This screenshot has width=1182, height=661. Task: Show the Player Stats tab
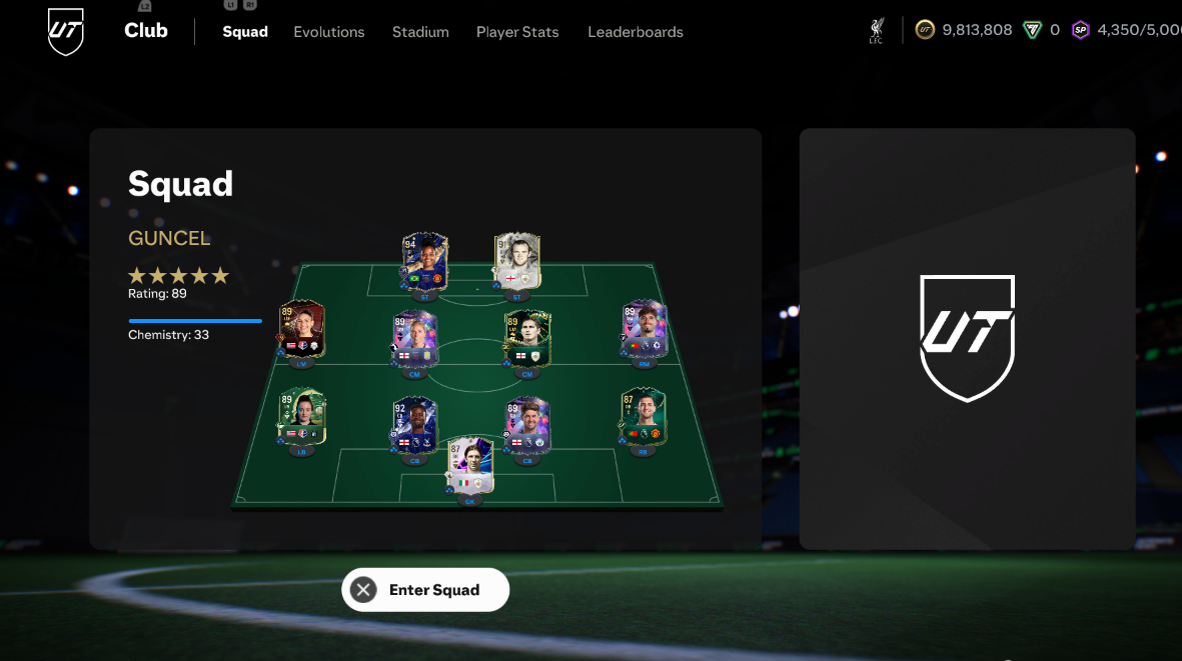pos(517,32)
